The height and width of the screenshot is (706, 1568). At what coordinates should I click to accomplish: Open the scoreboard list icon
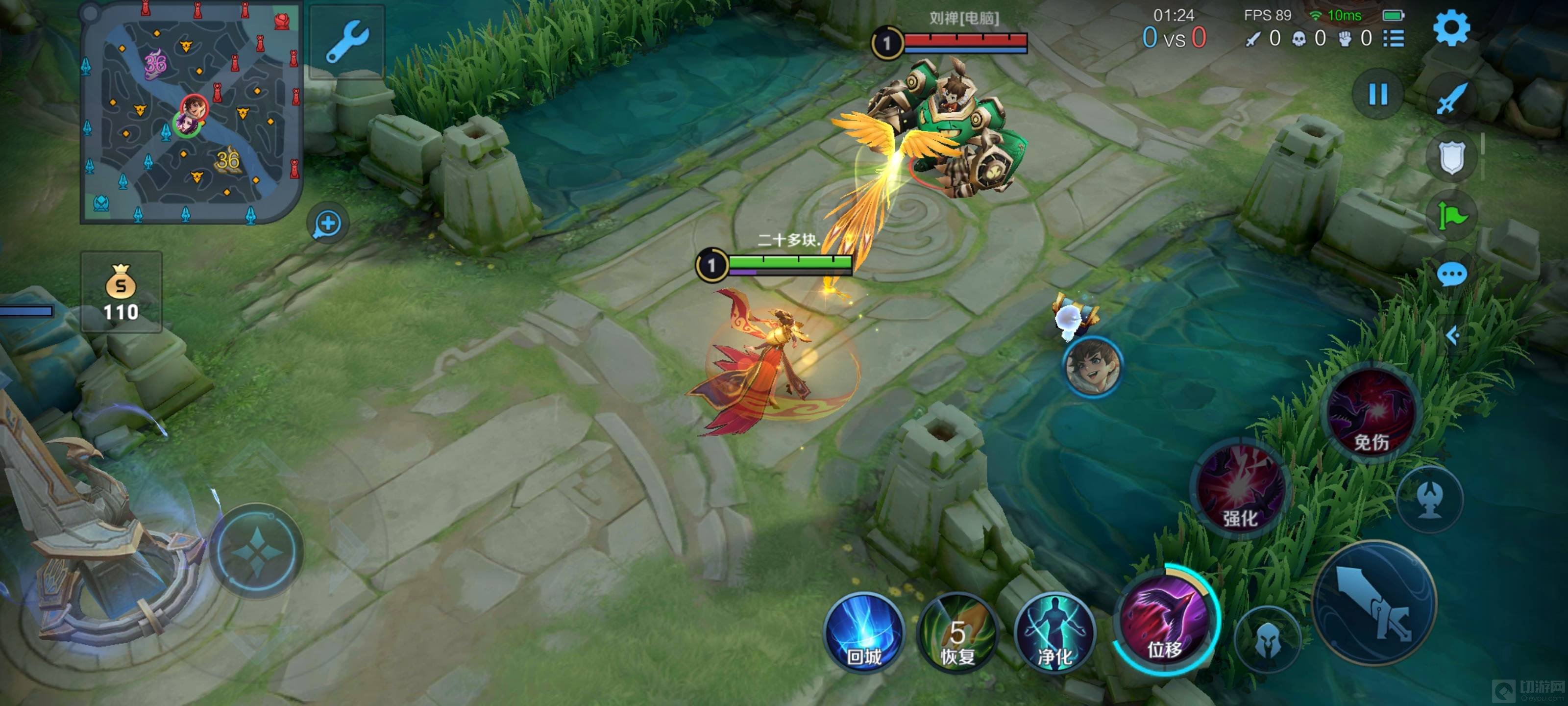click(x=1394, y=38)
